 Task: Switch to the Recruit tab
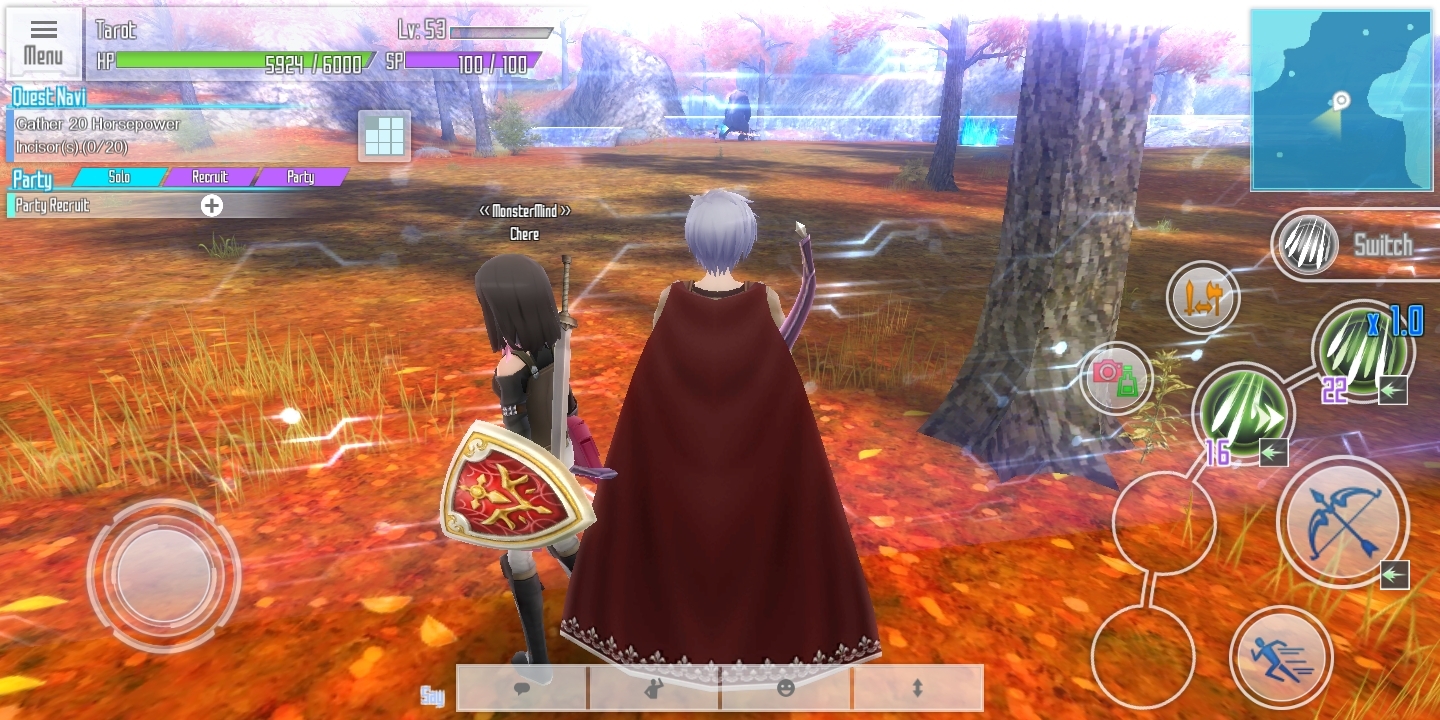tap(210, 177)
